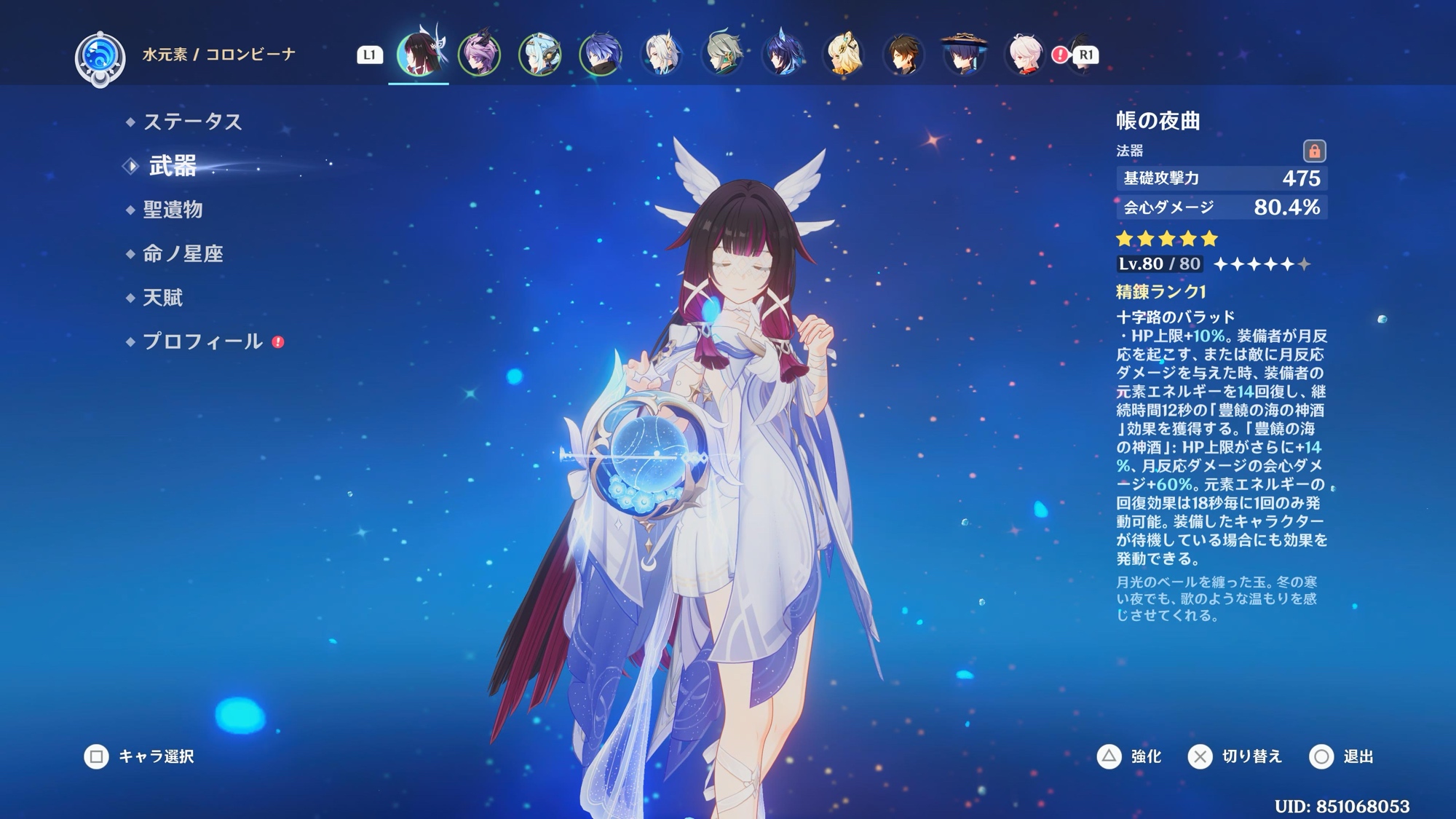Open the ステータス menu entry

tap(192, 122)
